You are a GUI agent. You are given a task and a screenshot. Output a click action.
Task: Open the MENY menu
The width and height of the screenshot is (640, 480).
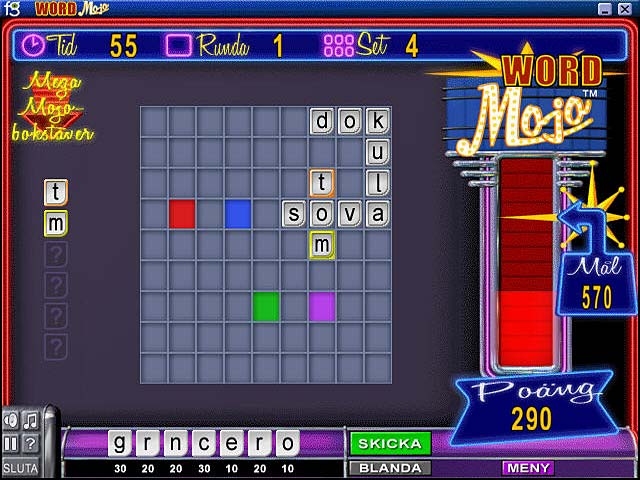pyautogui.click(x=528, y=467)
